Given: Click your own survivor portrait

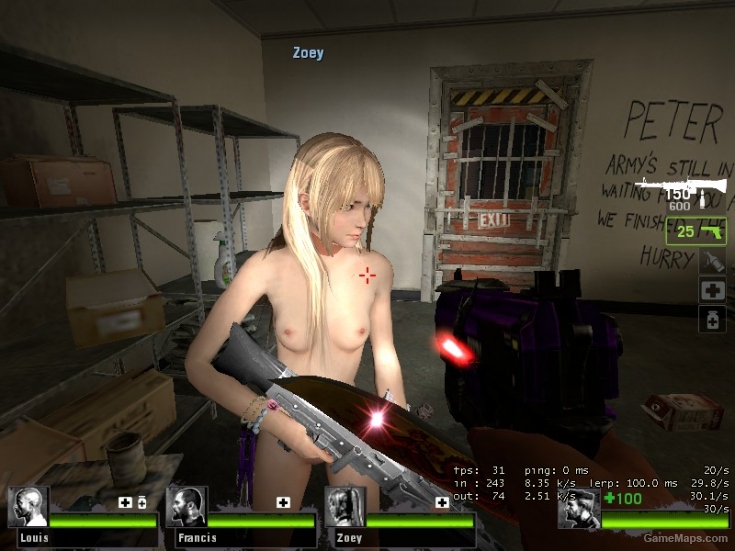Looking at the screenshot, I should 578,509.
